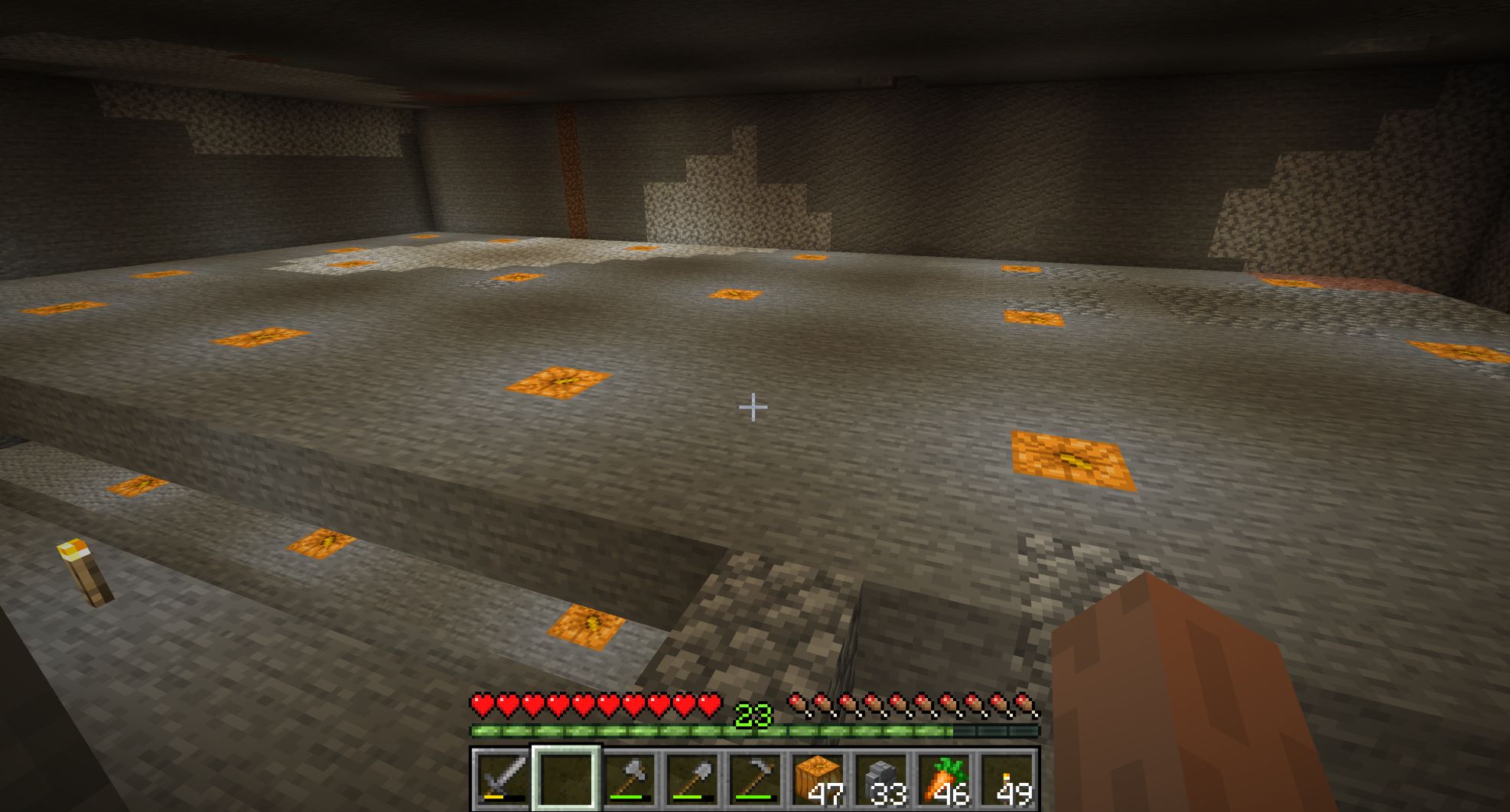
Task: Choose the torch stack of 49
Action: (1007, 778)
